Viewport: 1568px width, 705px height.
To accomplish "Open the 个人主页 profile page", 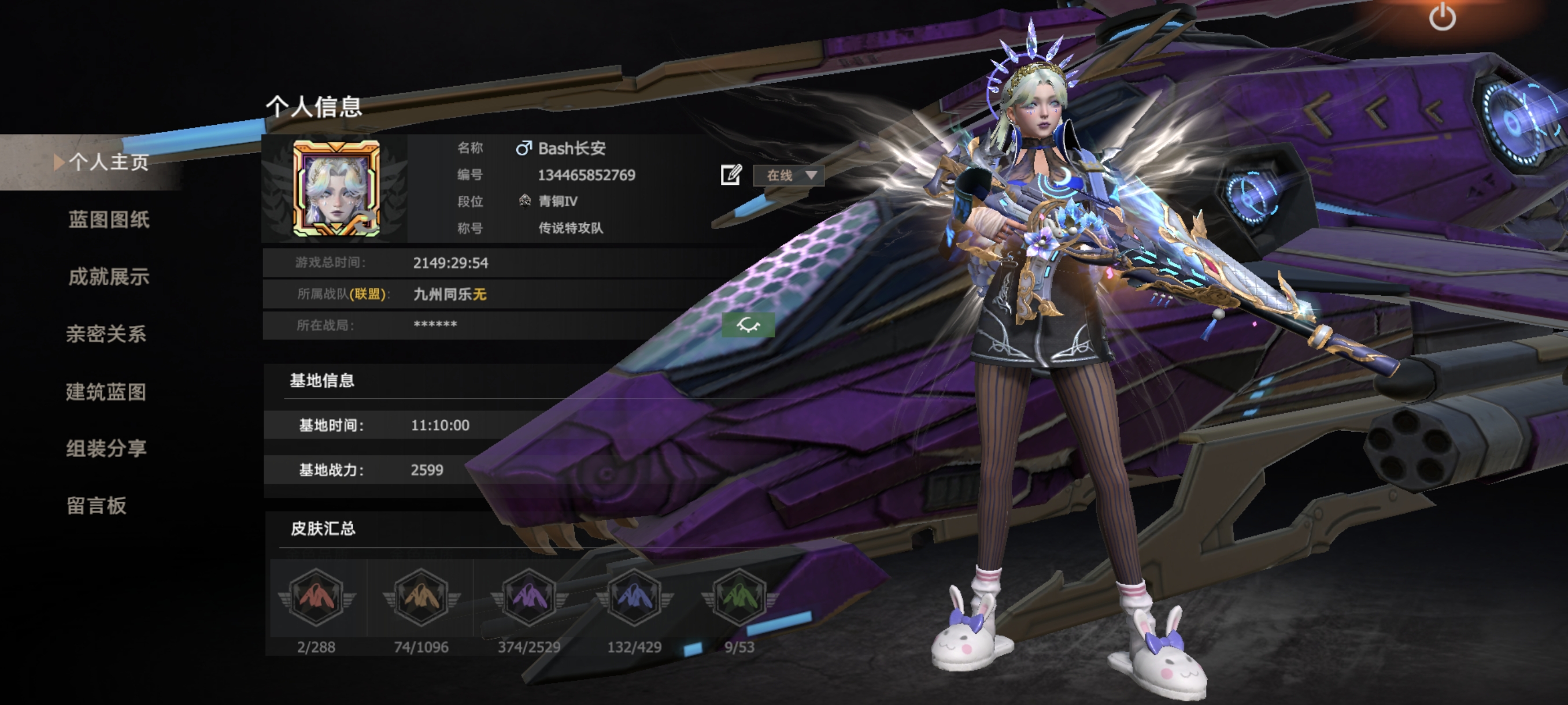I will [108, 162].
